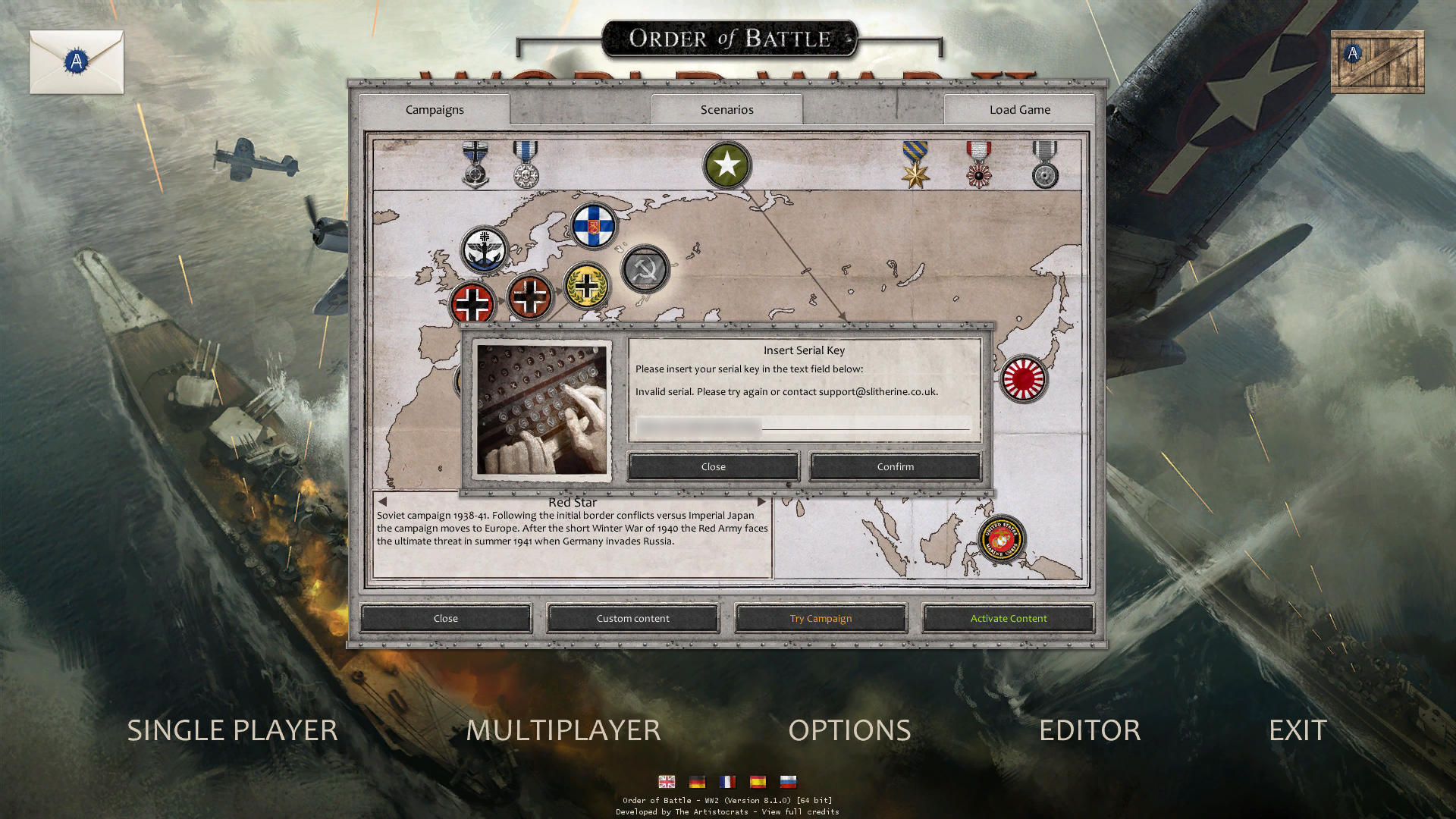
Task: Confirm the serial key entry
Action: click(x=895, y=466)
